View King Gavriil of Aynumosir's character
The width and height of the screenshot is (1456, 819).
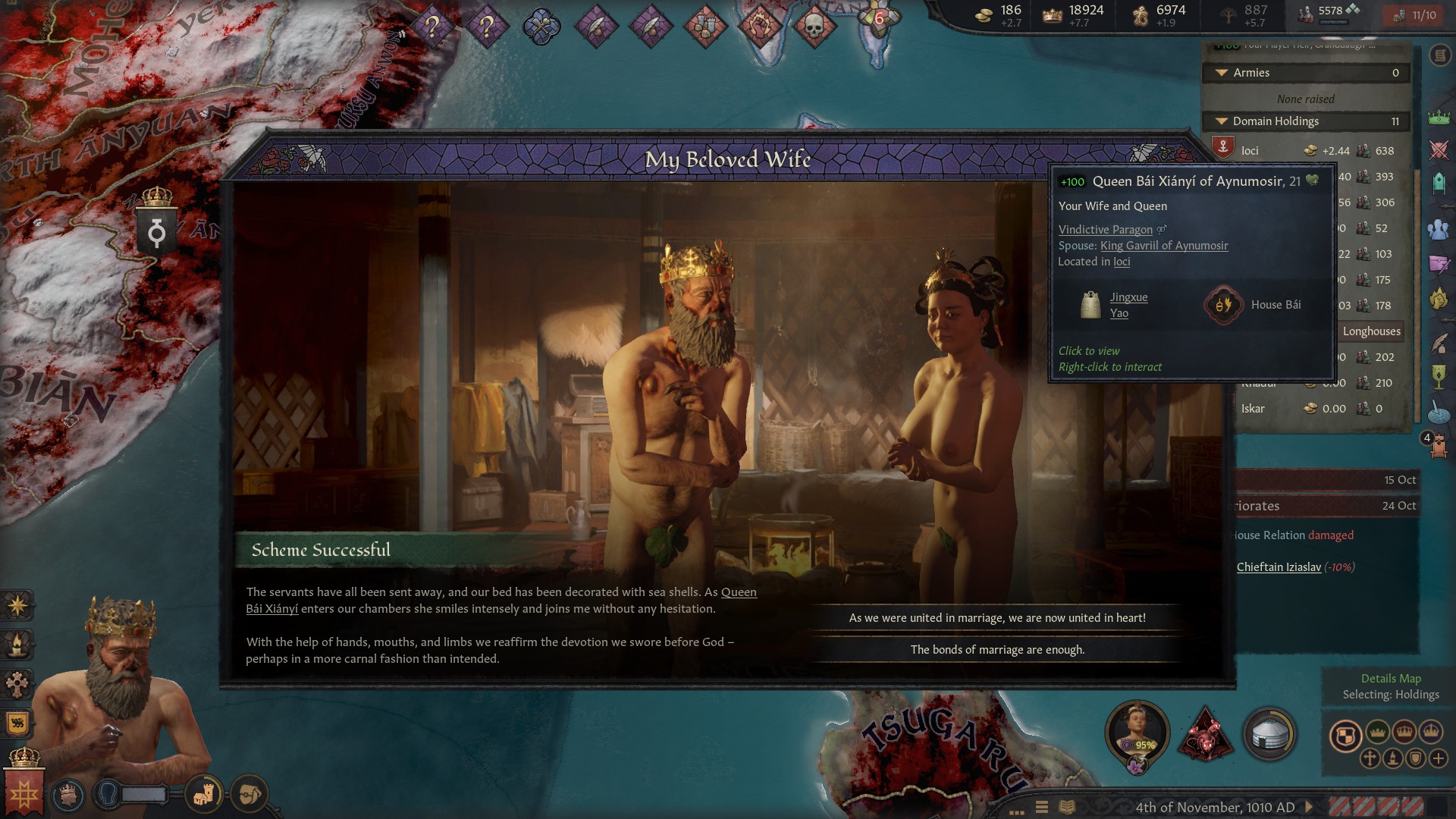click(1163, 246)
